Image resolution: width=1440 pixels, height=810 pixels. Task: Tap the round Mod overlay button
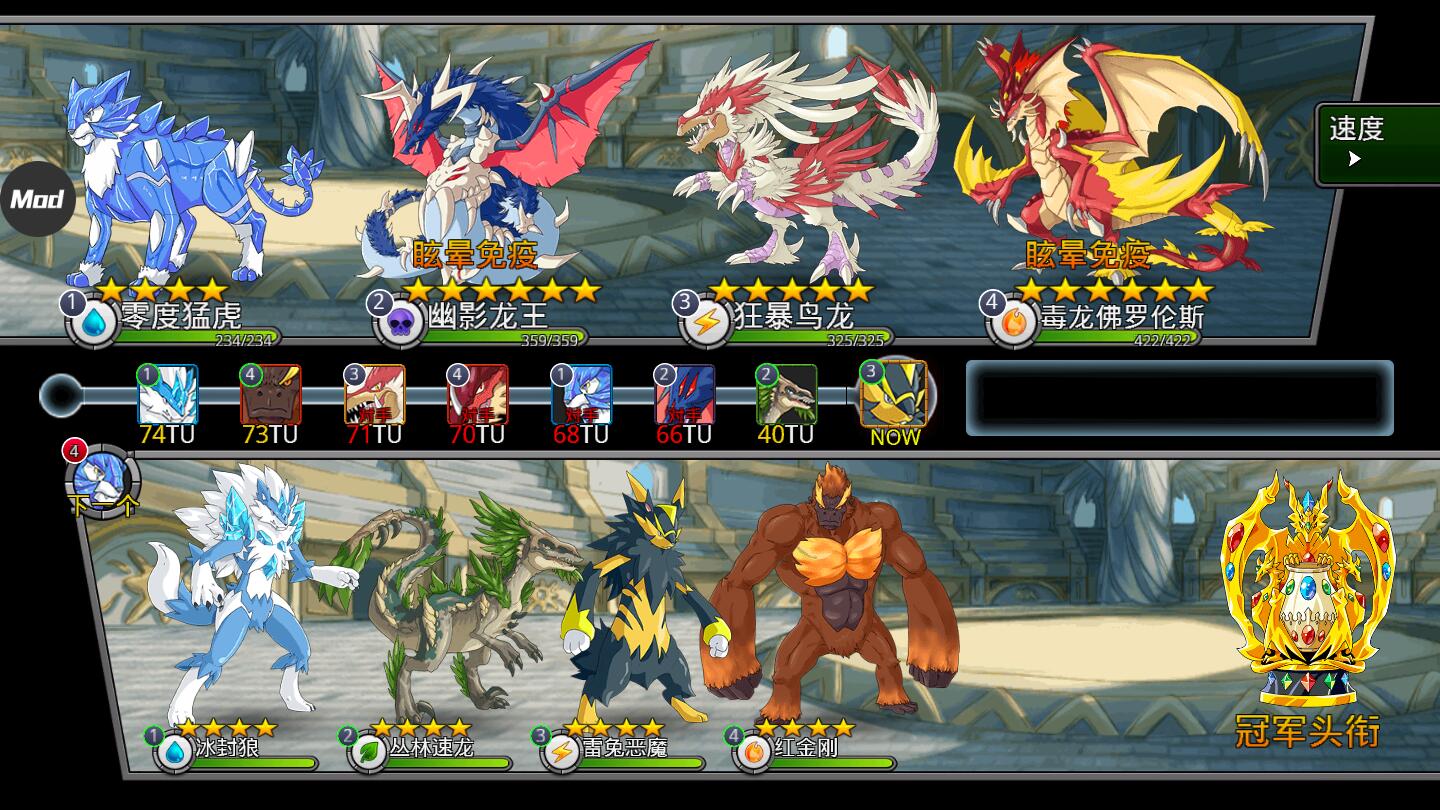pos(37,198)
